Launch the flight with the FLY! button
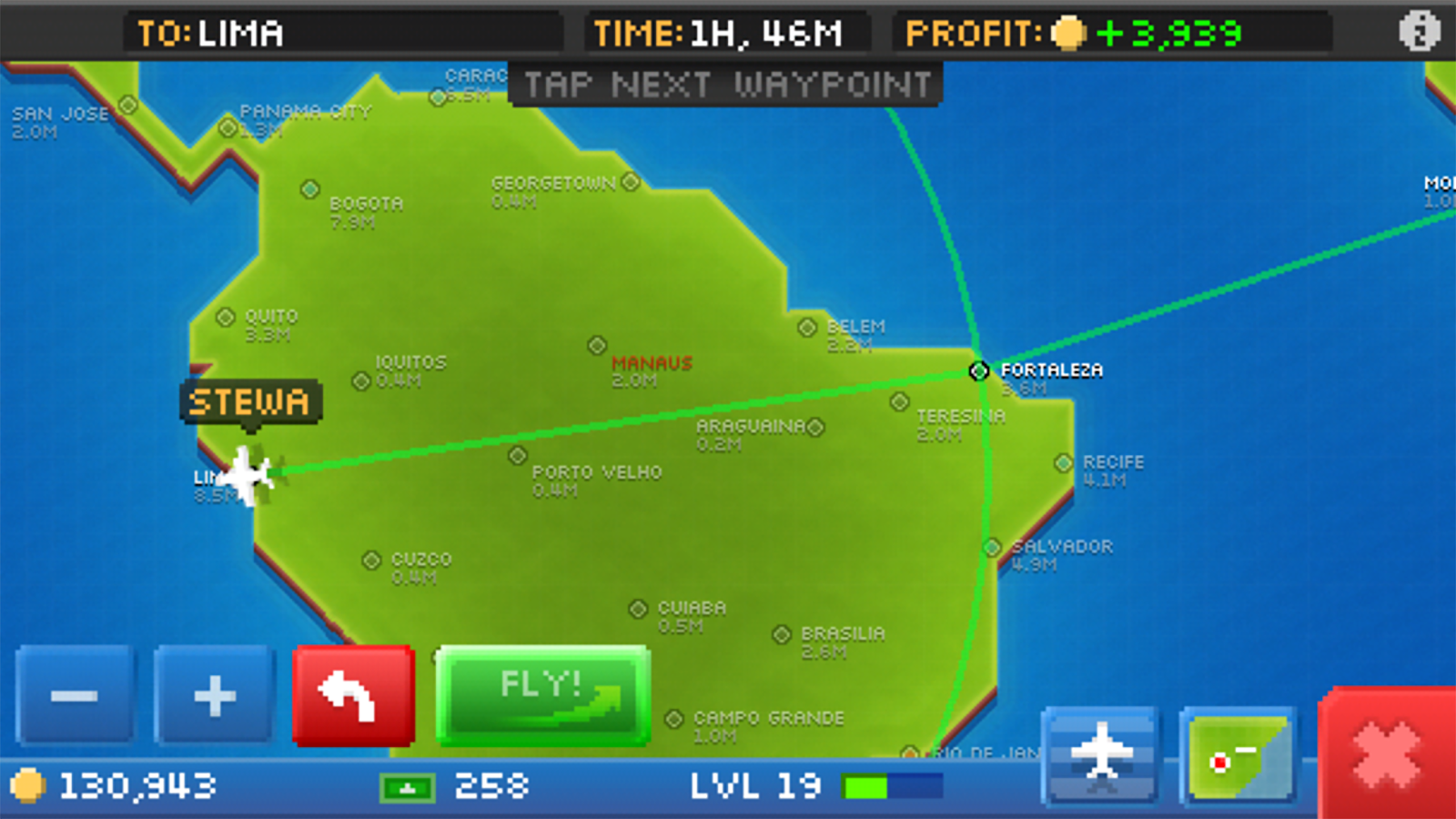Screen dimensions: 1456x819 click(x=542, y=695)
